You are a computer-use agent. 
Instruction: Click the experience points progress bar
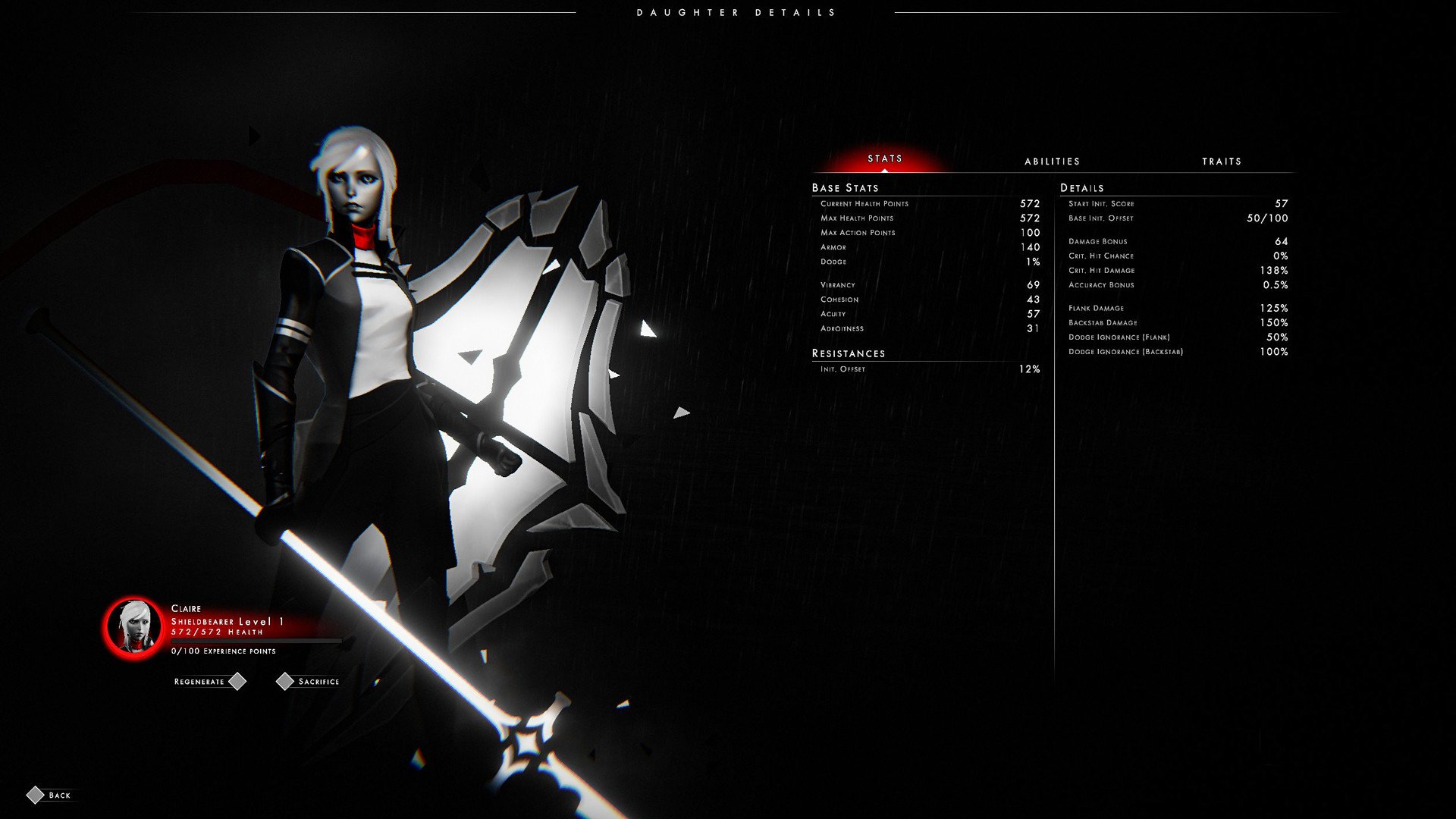[254, 639]
